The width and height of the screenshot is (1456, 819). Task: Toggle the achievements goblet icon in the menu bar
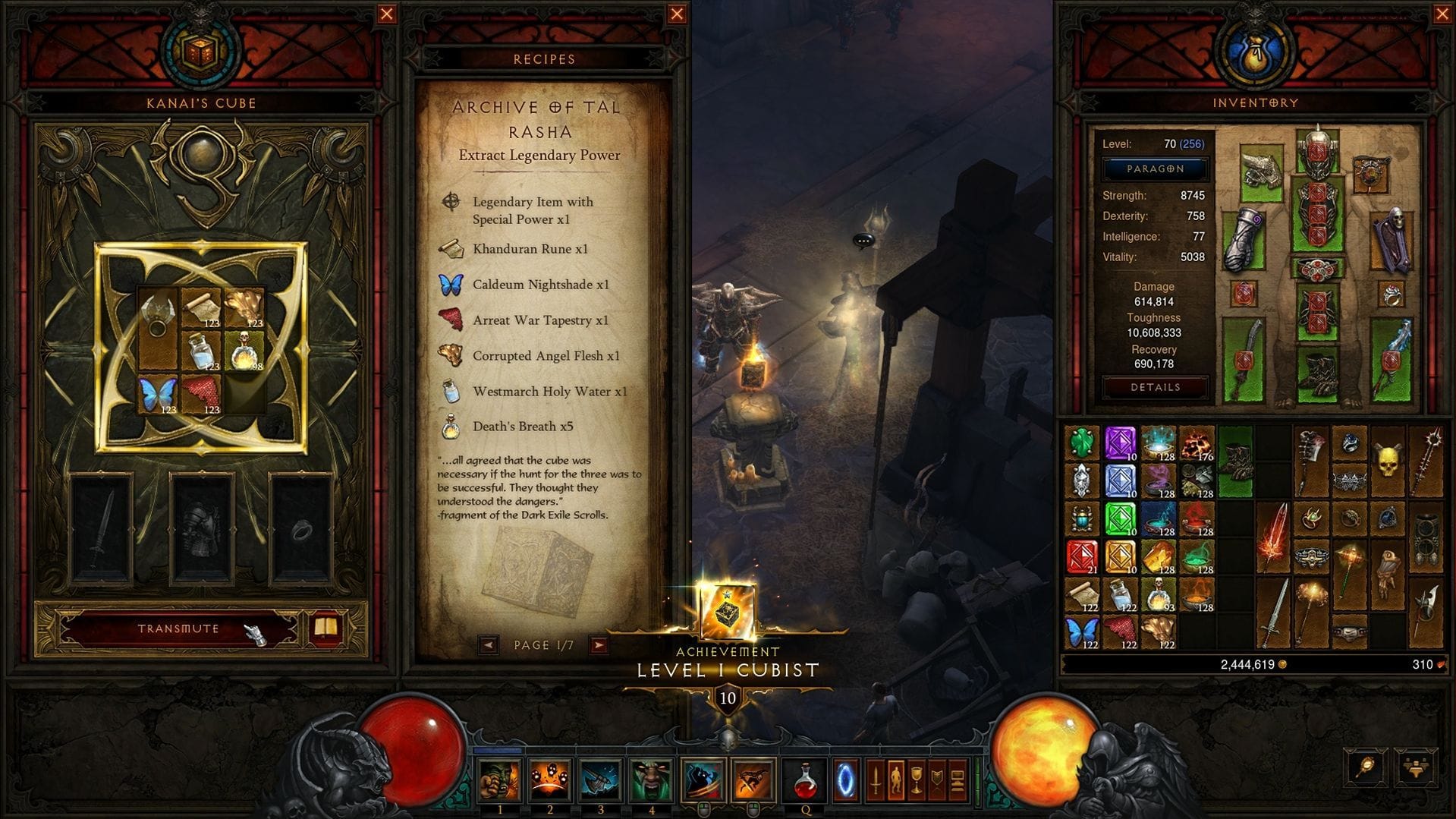[x=916, y=780]
